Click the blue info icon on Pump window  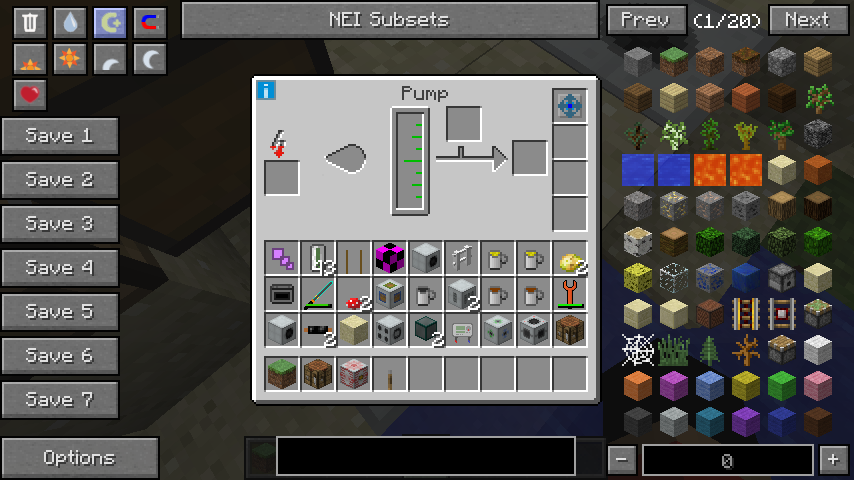[x=266, y=91]
